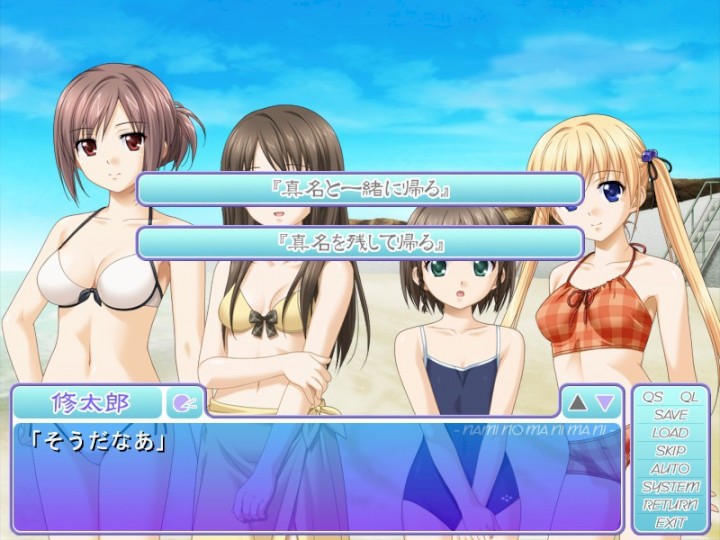The image size is (720, 540).
Task: Click the QL quick load button
Action: 688,397
